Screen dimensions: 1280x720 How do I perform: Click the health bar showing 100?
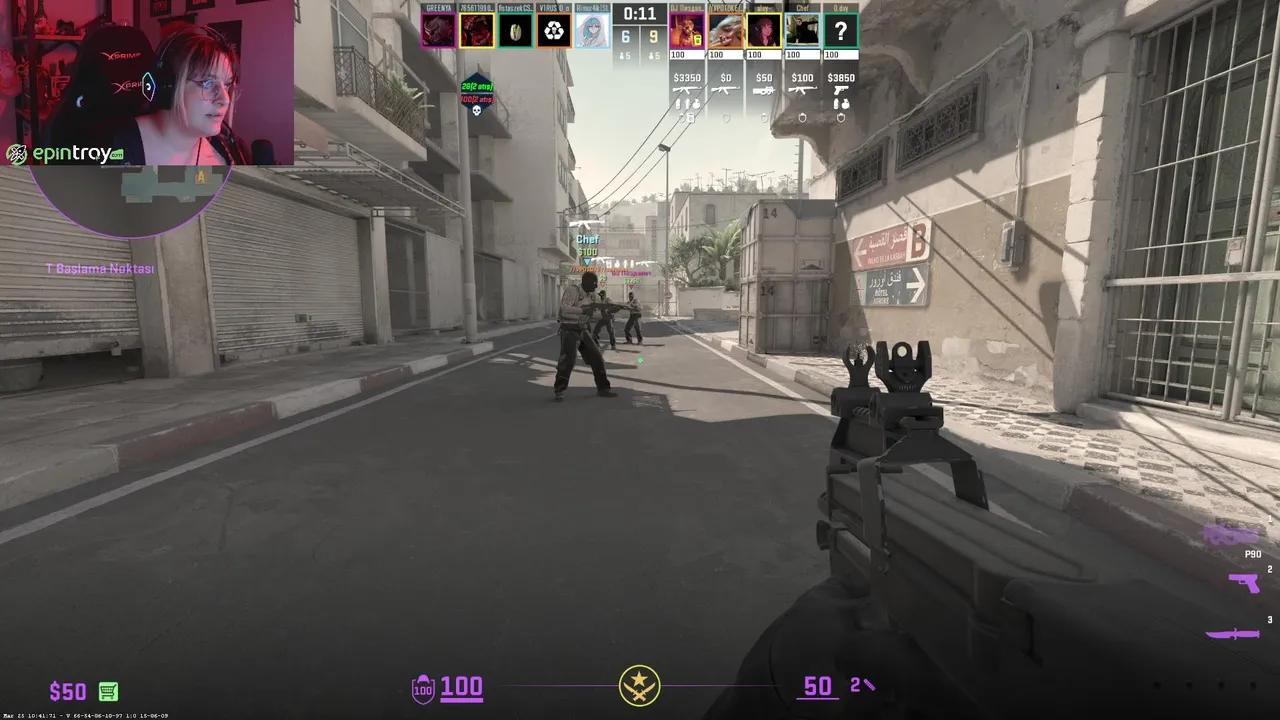tap(462, 688)
